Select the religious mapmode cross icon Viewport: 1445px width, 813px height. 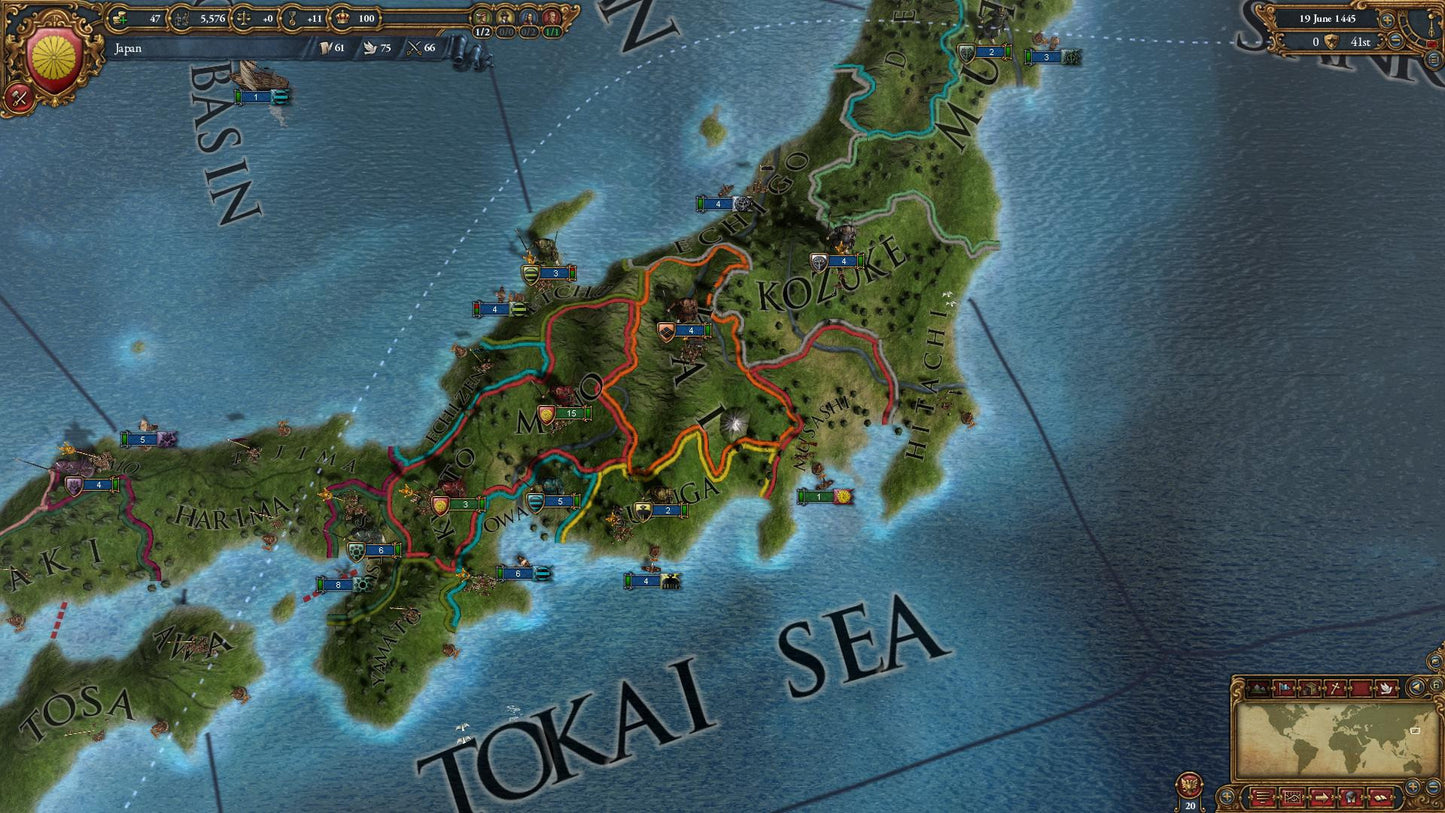1335,688
